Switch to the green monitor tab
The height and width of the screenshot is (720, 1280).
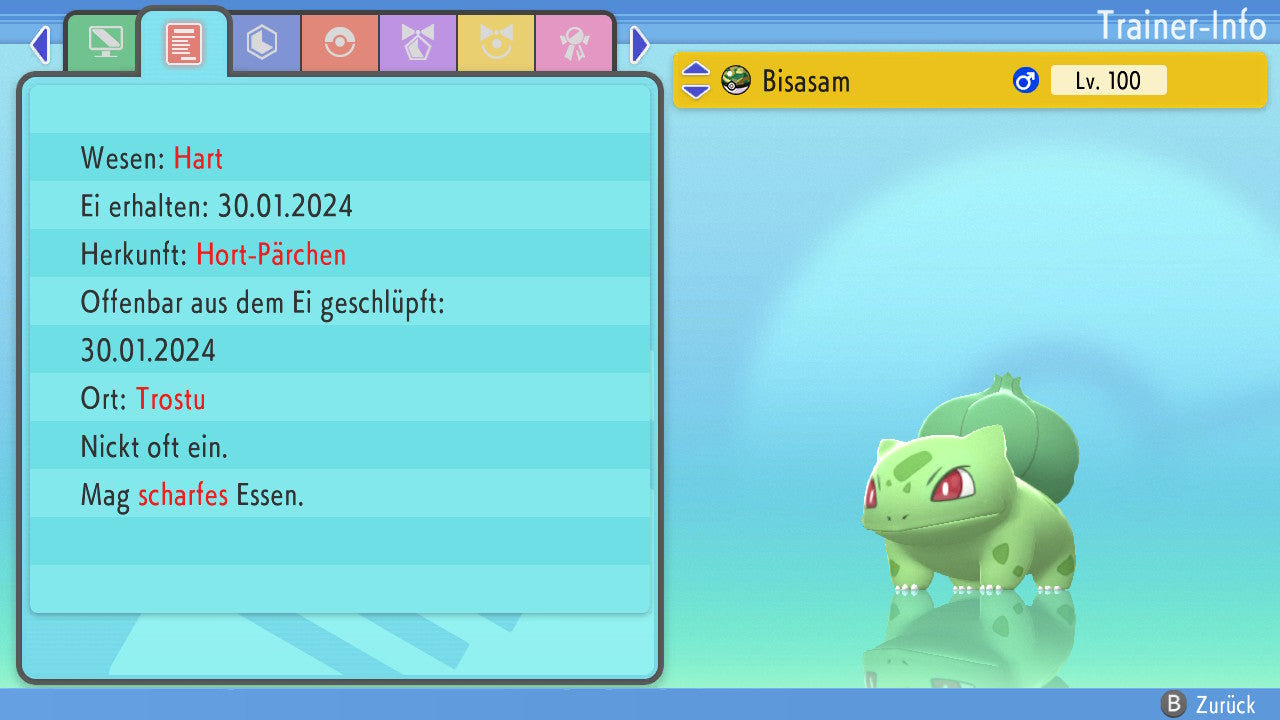105,42
